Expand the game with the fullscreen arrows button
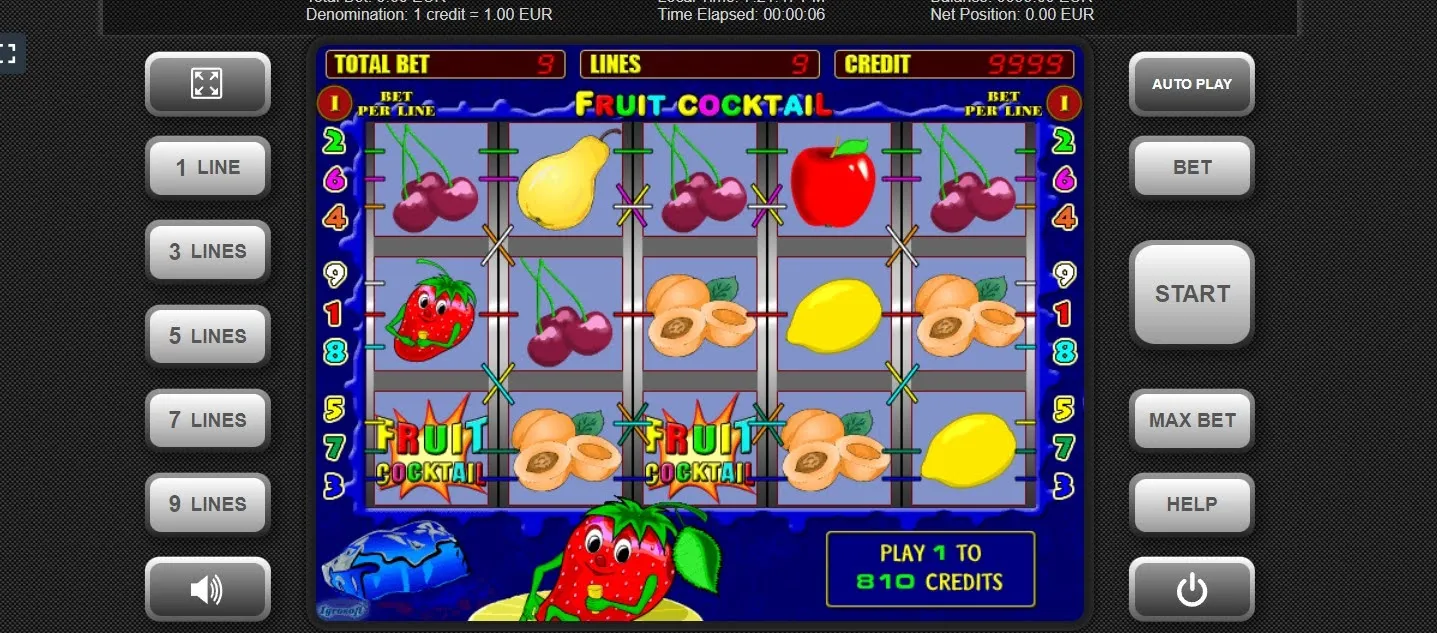 pyautogui.click(x=208, y=84)
